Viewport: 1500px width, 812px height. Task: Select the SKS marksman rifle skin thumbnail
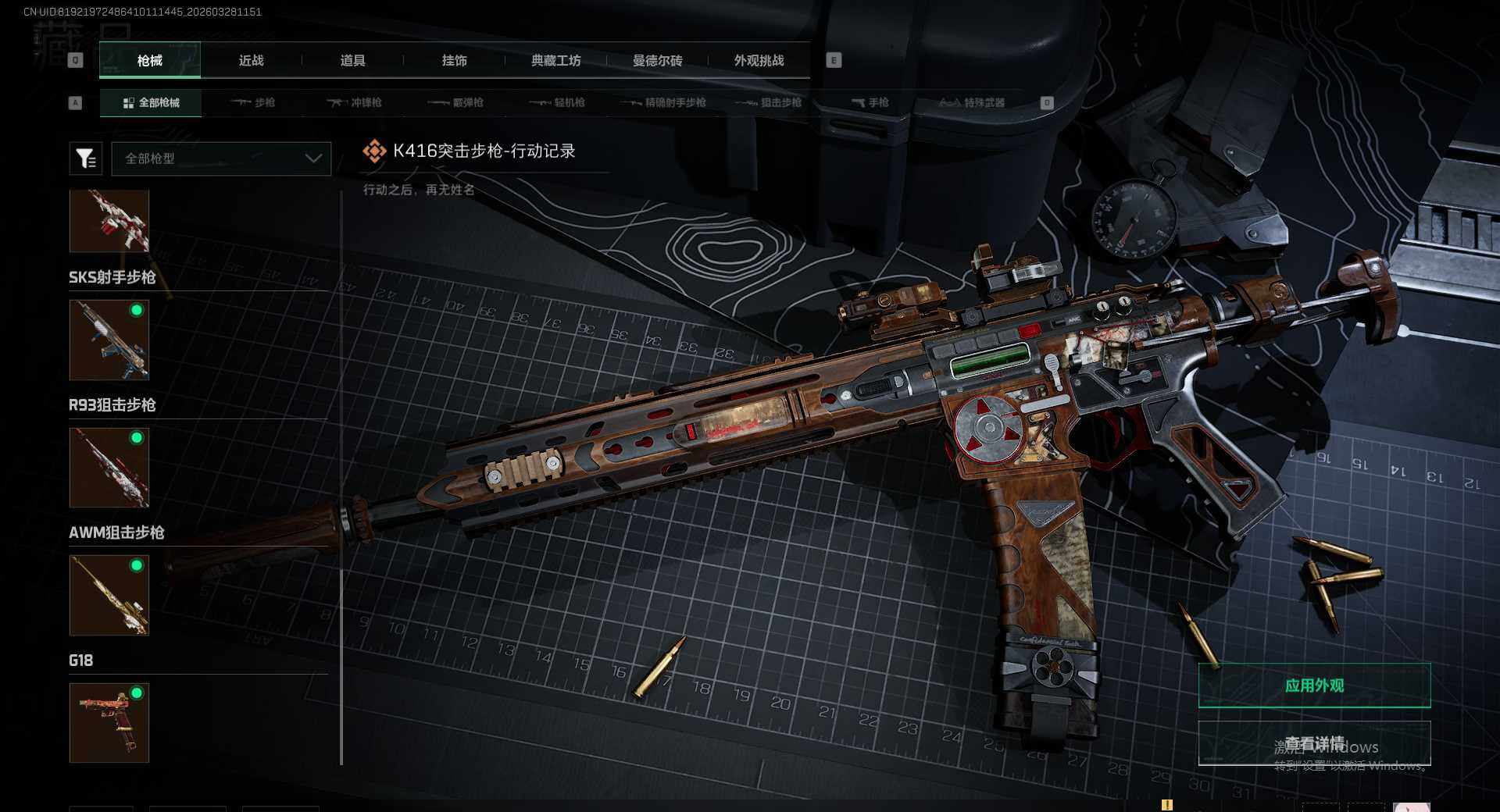coord(109,340)
